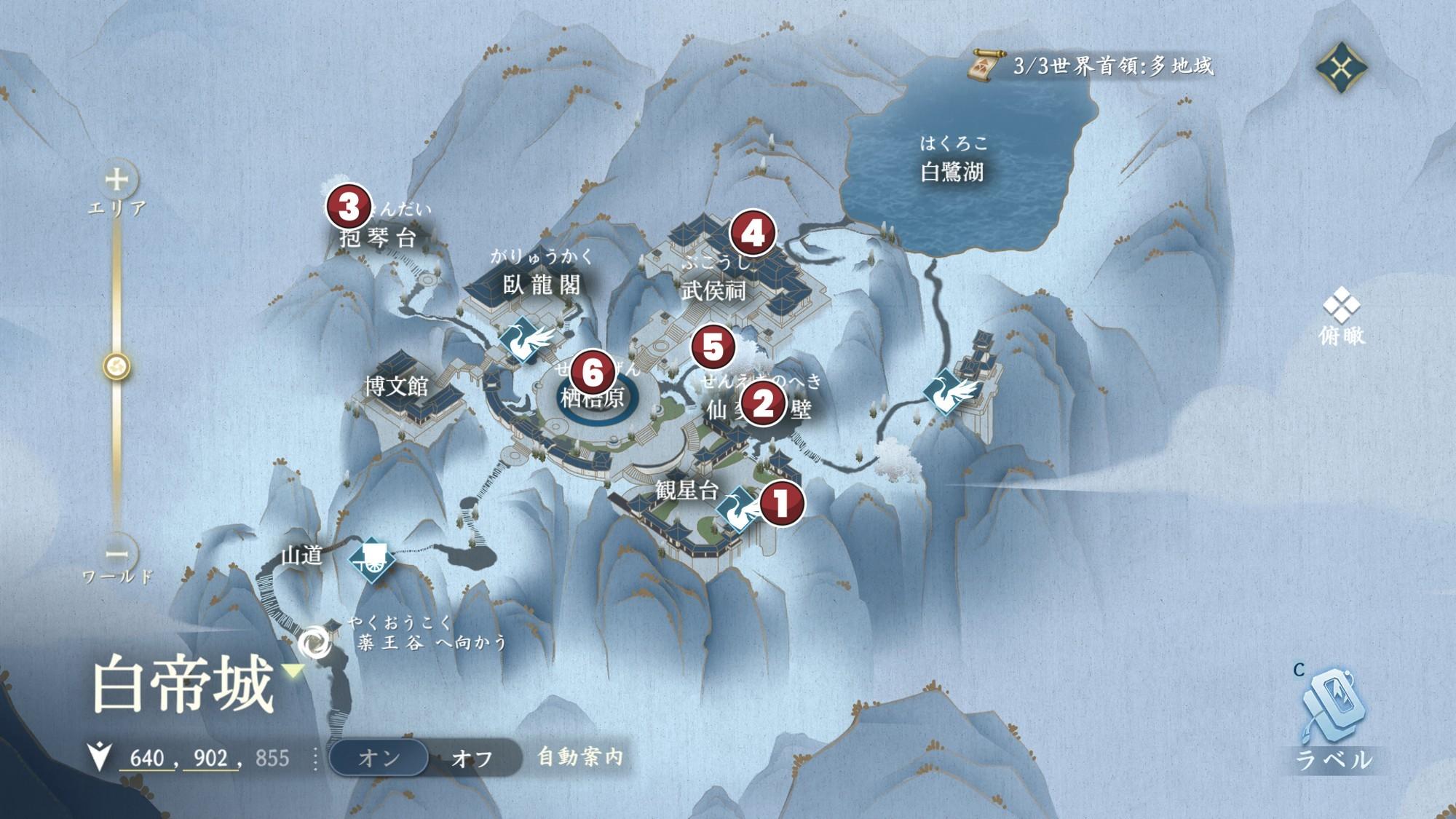Close the map with the X button
This screenshot has width=1456, height=819.
[x=1341, y=68]
